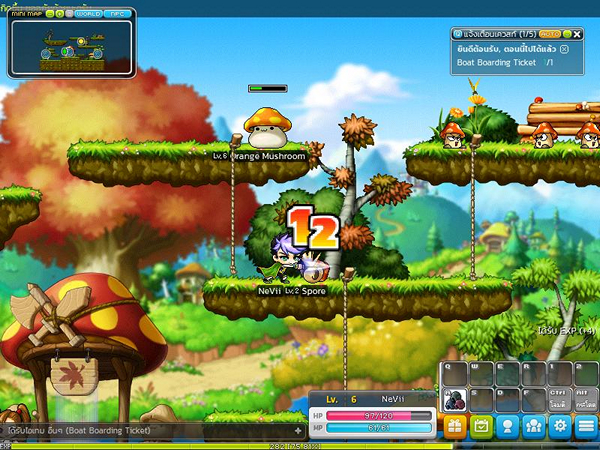This screenshot has width=600, height=450.
Task: Open the gear settings button
Action: pos(560,427)
